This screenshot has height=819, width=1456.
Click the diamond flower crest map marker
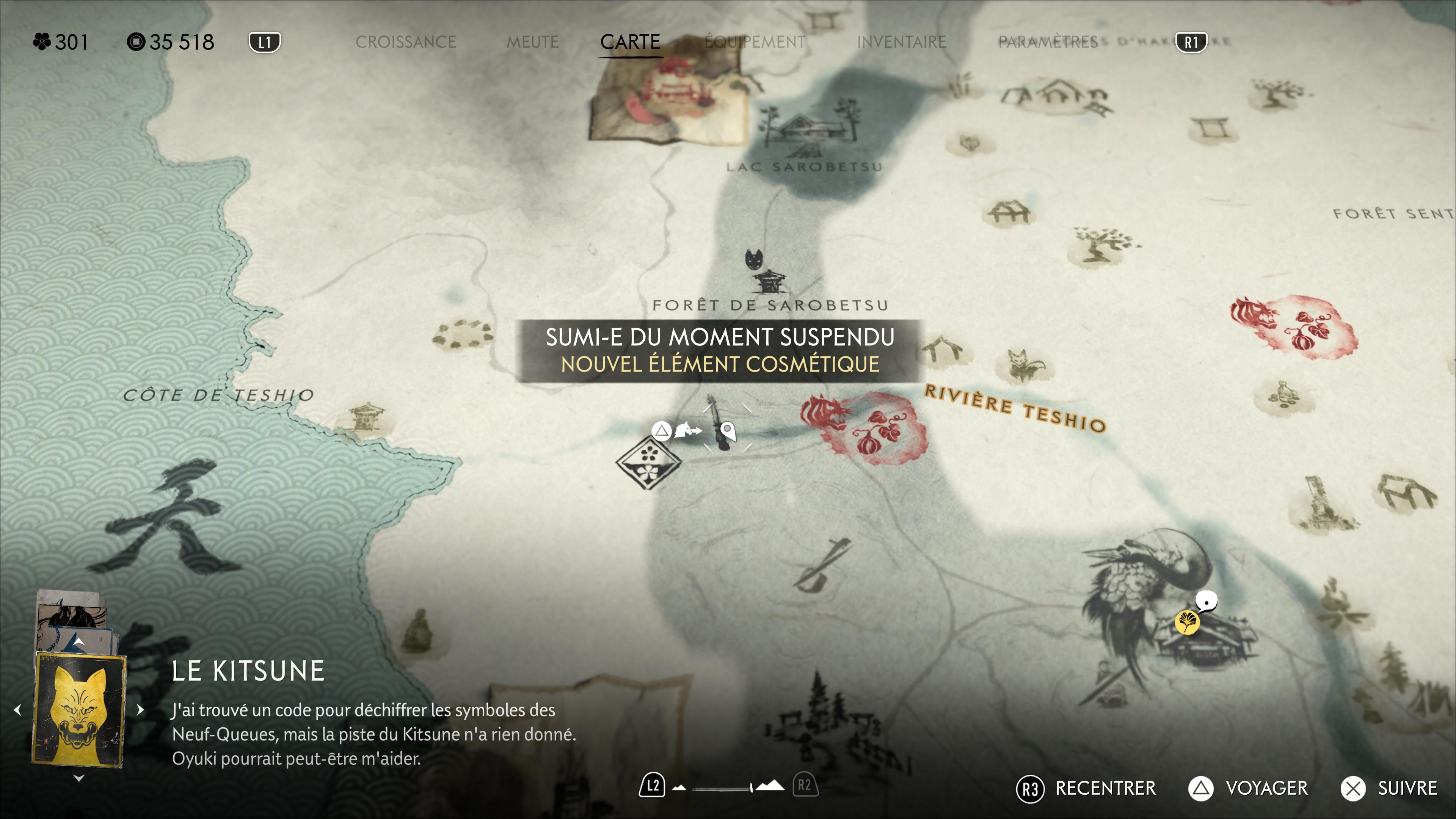coord(648,461)
